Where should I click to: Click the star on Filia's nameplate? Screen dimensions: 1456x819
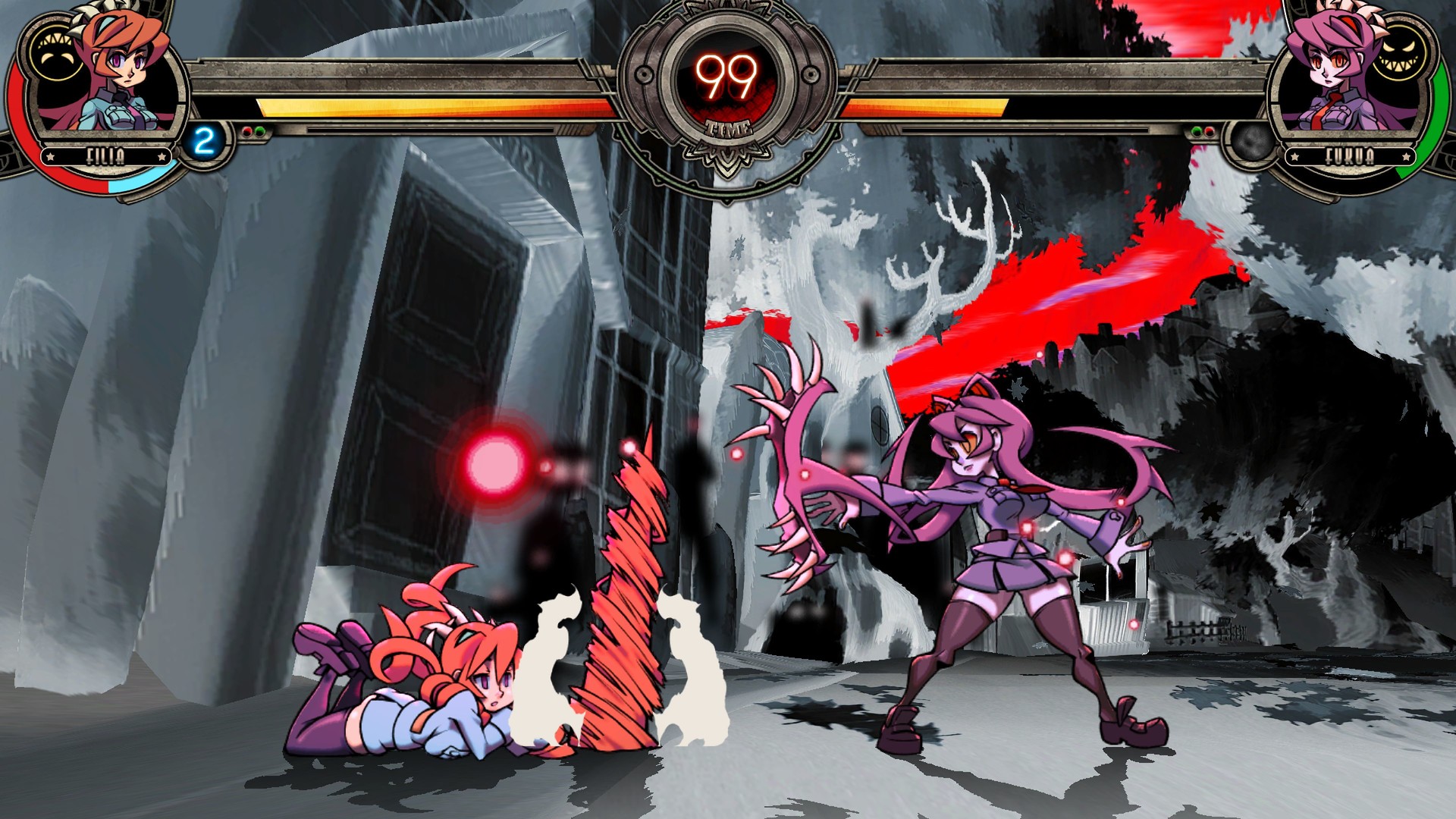point(50,155)
